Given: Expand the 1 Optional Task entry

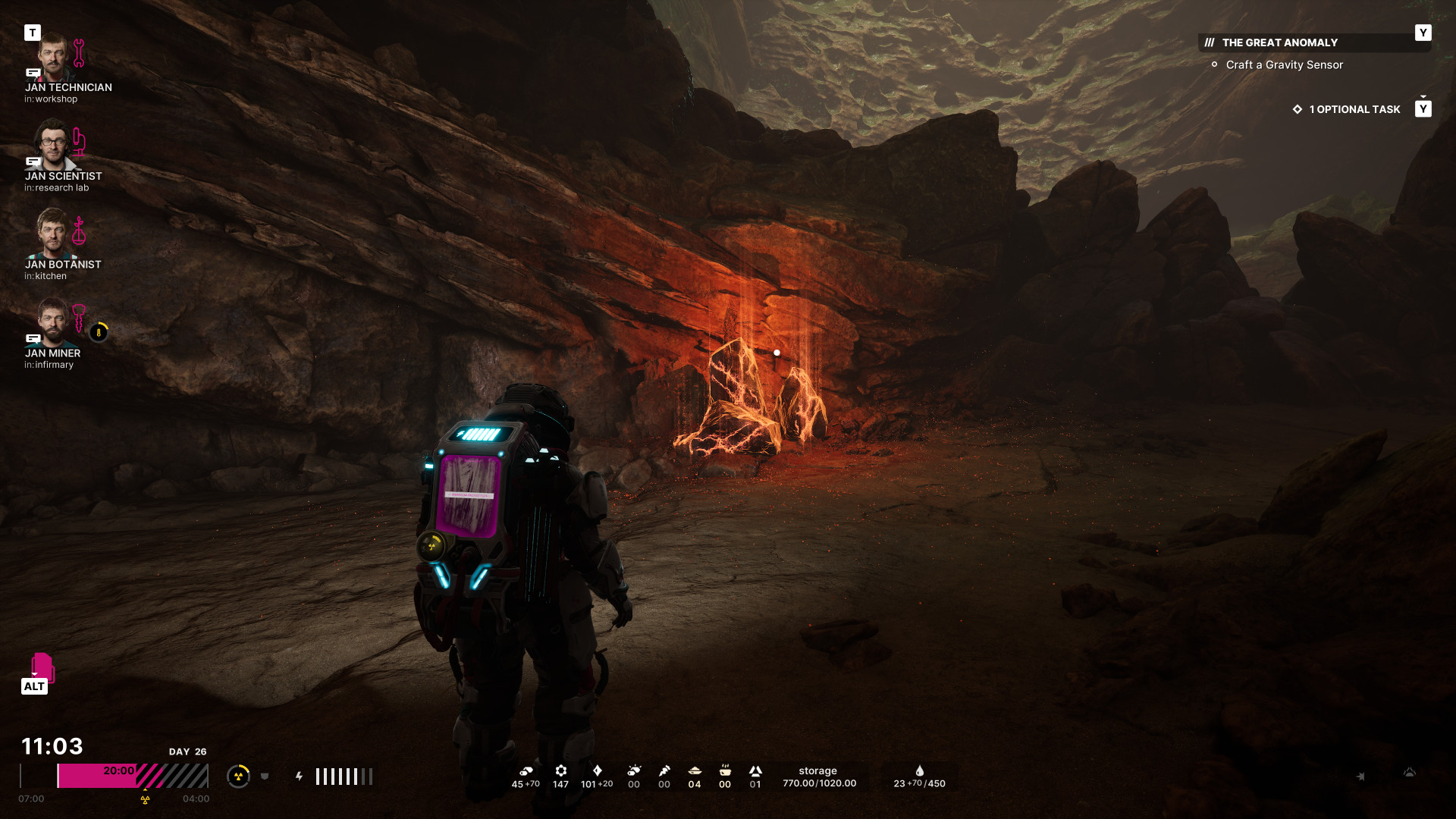Looking at the screenshot, I should pos(1354,110).
